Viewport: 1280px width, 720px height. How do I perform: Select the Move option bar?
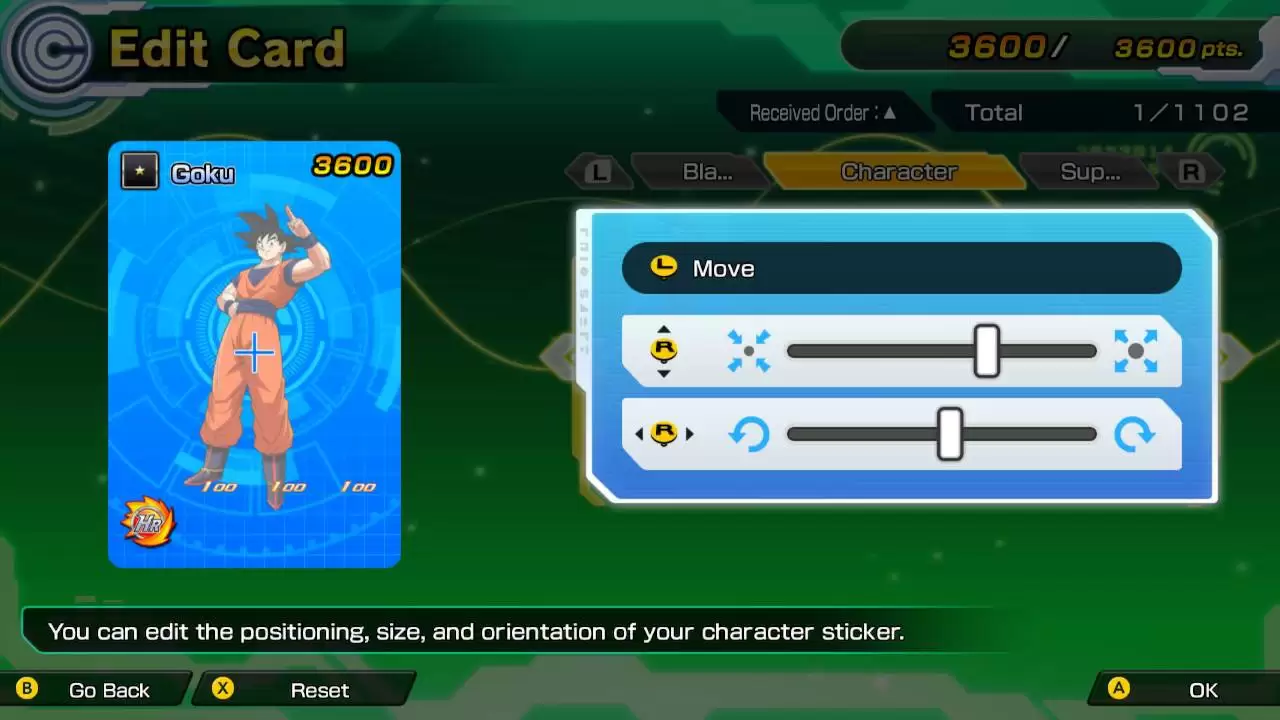point(901,268)
